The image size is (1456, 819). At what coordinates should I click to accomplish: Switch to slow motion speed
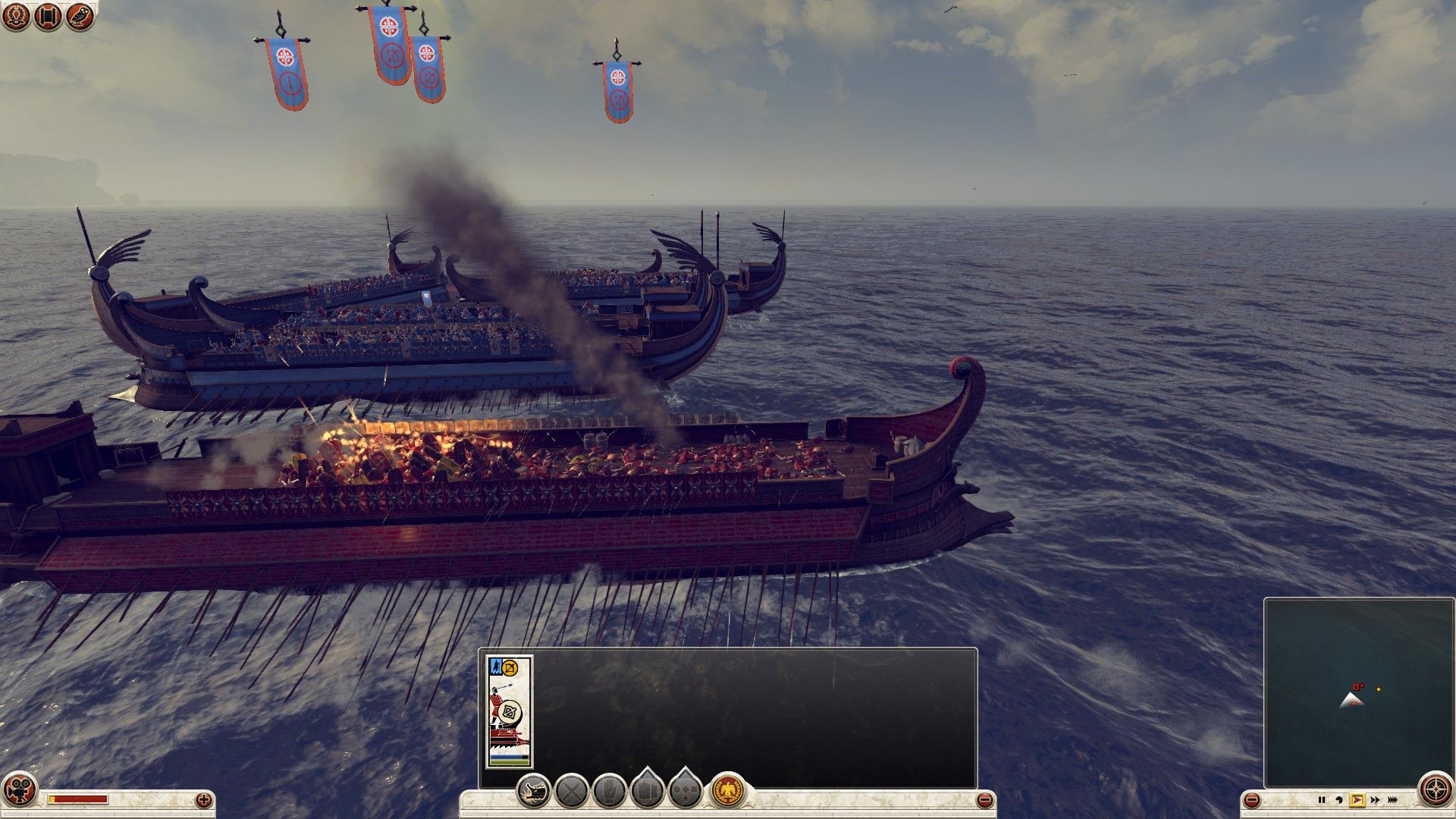(1339, 800)
